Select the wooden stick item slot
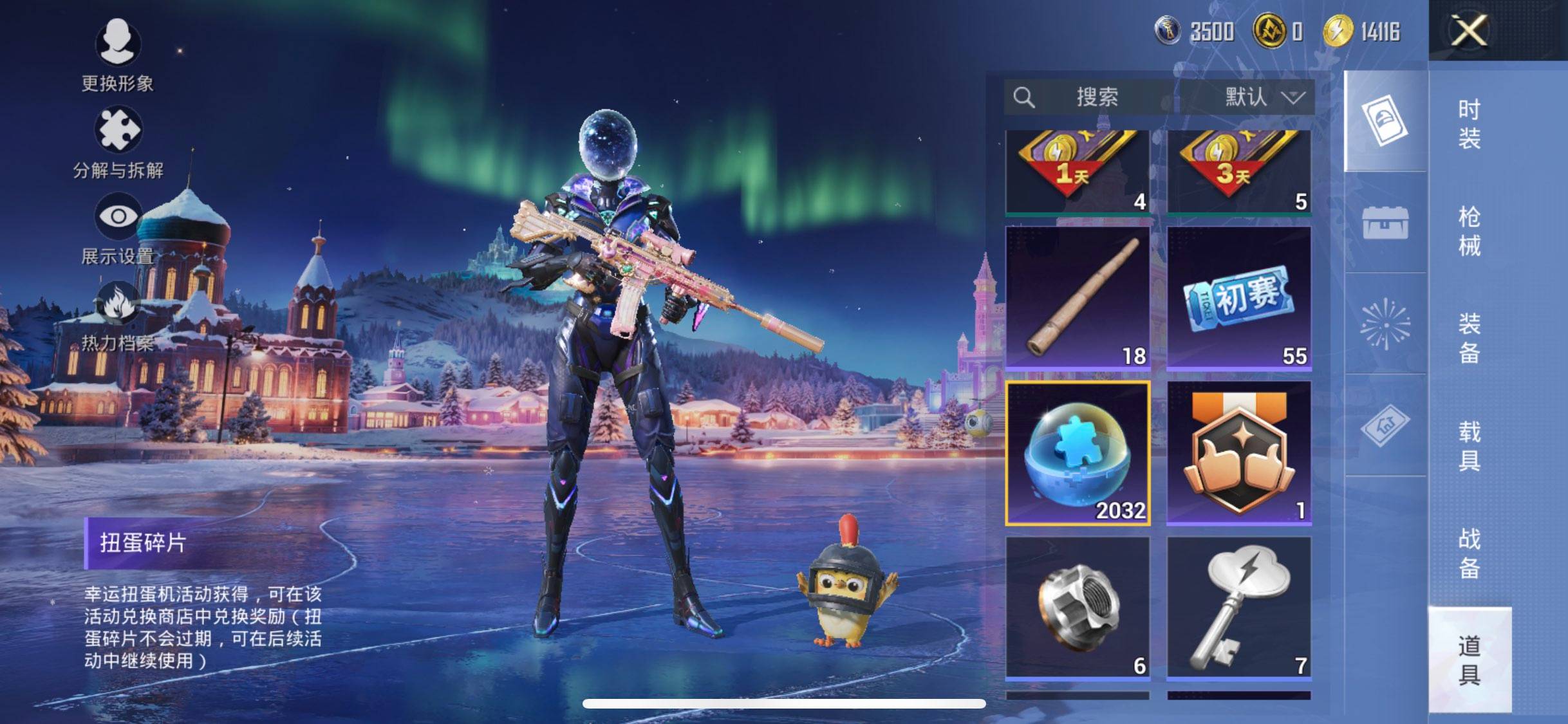Viewport: 1568px width, 724px height. coord(1078,298)
